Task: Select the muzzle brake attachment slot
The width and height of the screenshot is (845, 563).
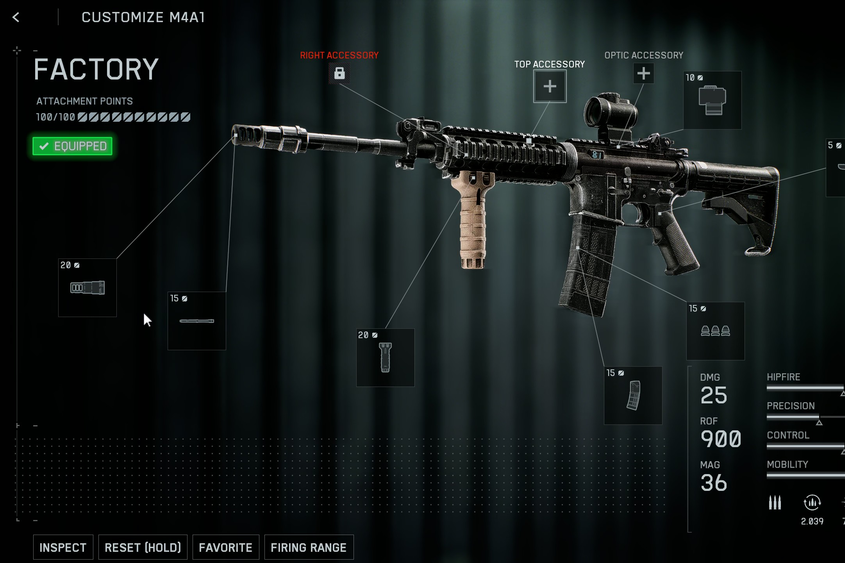Action: tap(87, 288)
